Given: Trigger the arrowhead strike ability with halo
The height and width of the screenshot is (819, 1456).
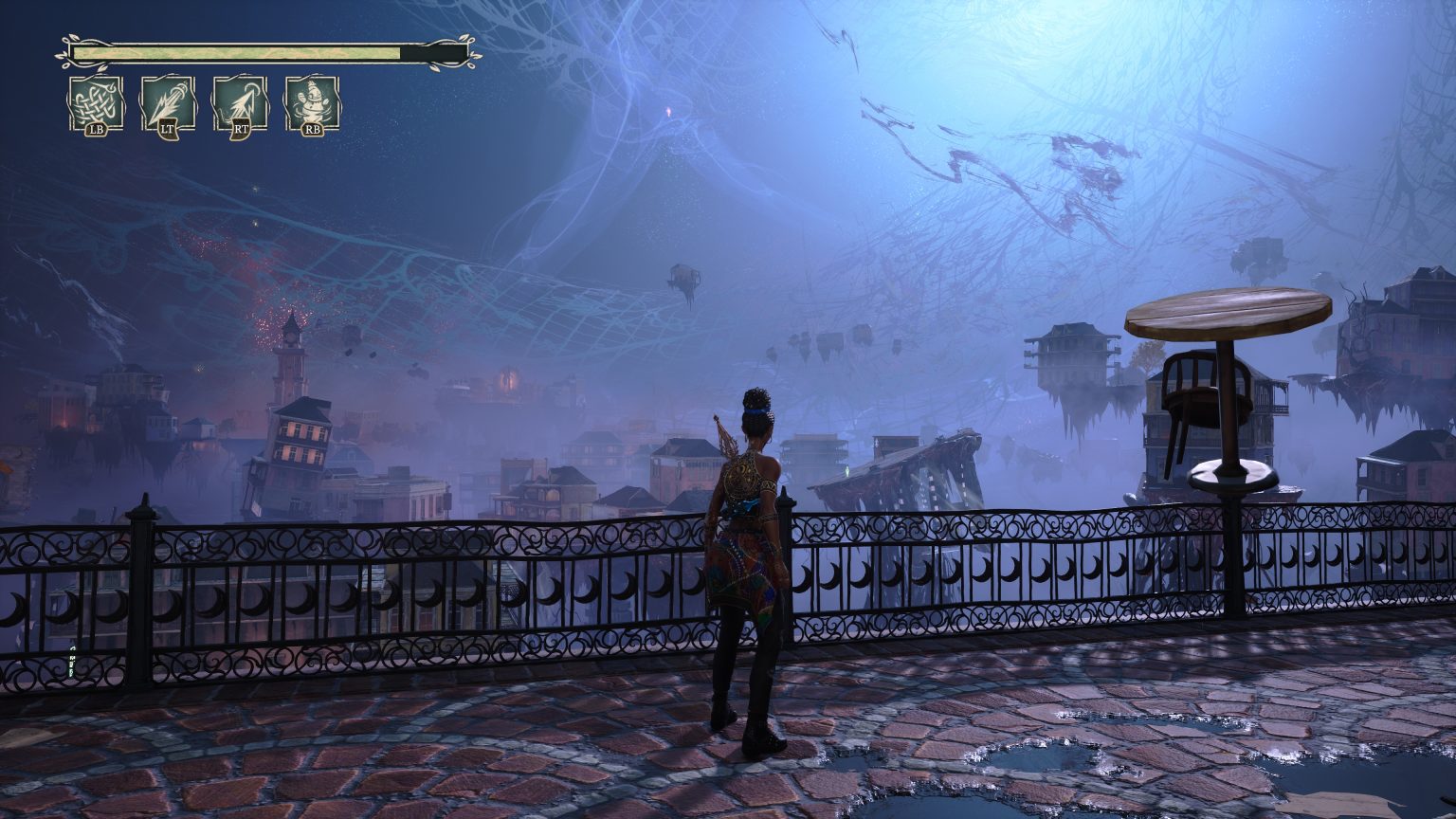Looking at the screenshot, I should point(240,102).
